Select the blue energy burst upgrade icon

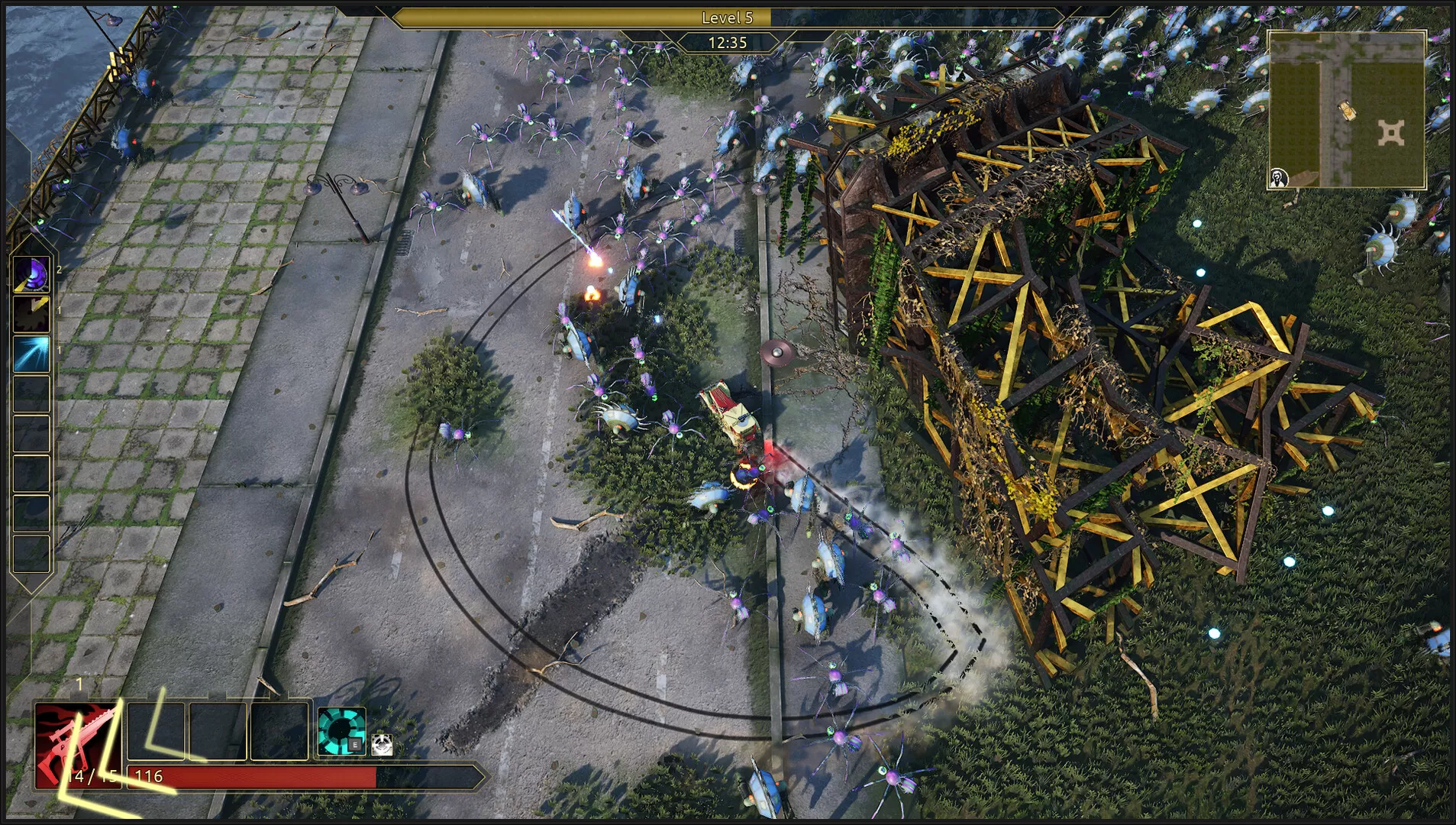pyautogui.click(x=31, y=354)
